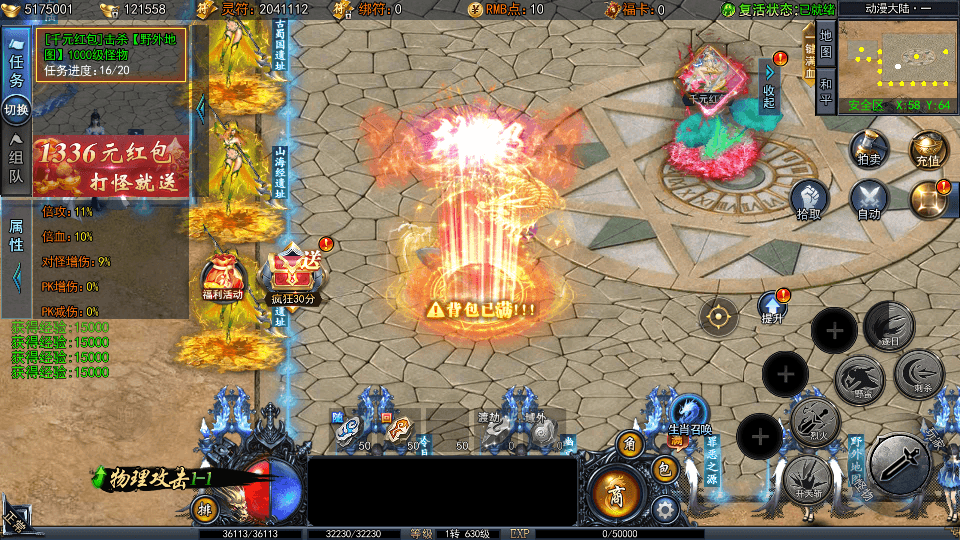This screenshot has height=540, width=960.
Task: Tap the 拾取 pickup button
Action: (x=809, y=199)
